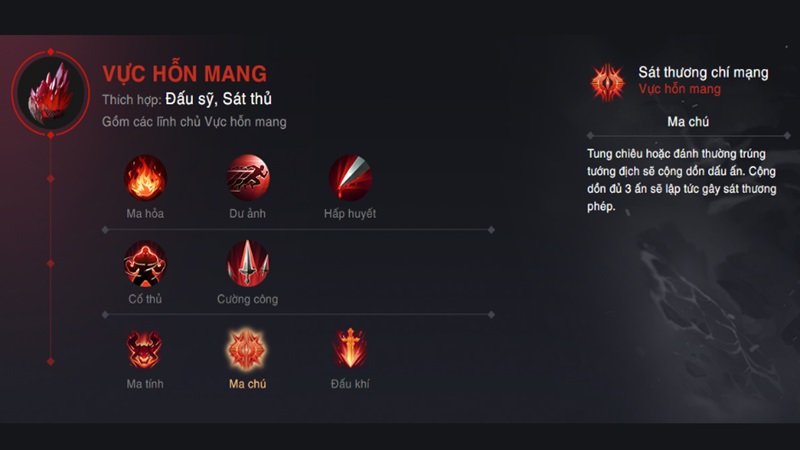Select the Cố thủ rune
This screenshot has width=800, height=450.
(145, 264)
